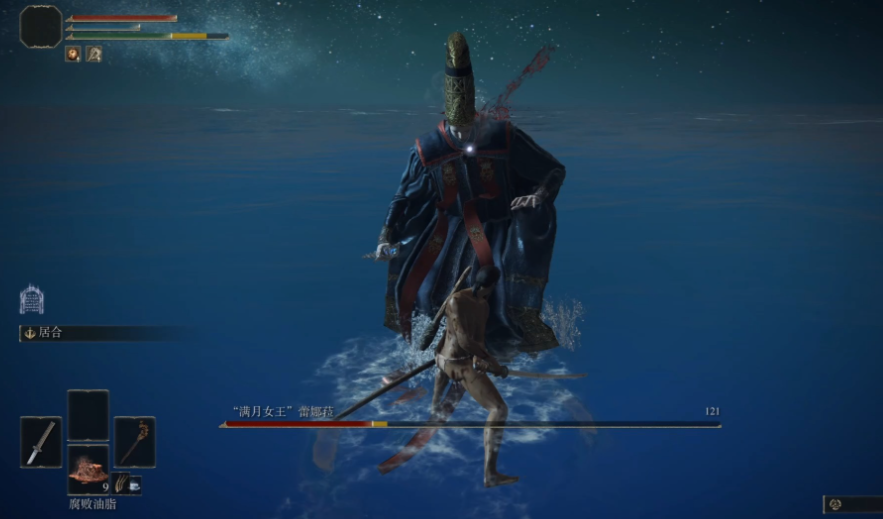883x519 pixels.
Task: Select the small claw-shaped pouch item icon
Action: click(122, 486)
